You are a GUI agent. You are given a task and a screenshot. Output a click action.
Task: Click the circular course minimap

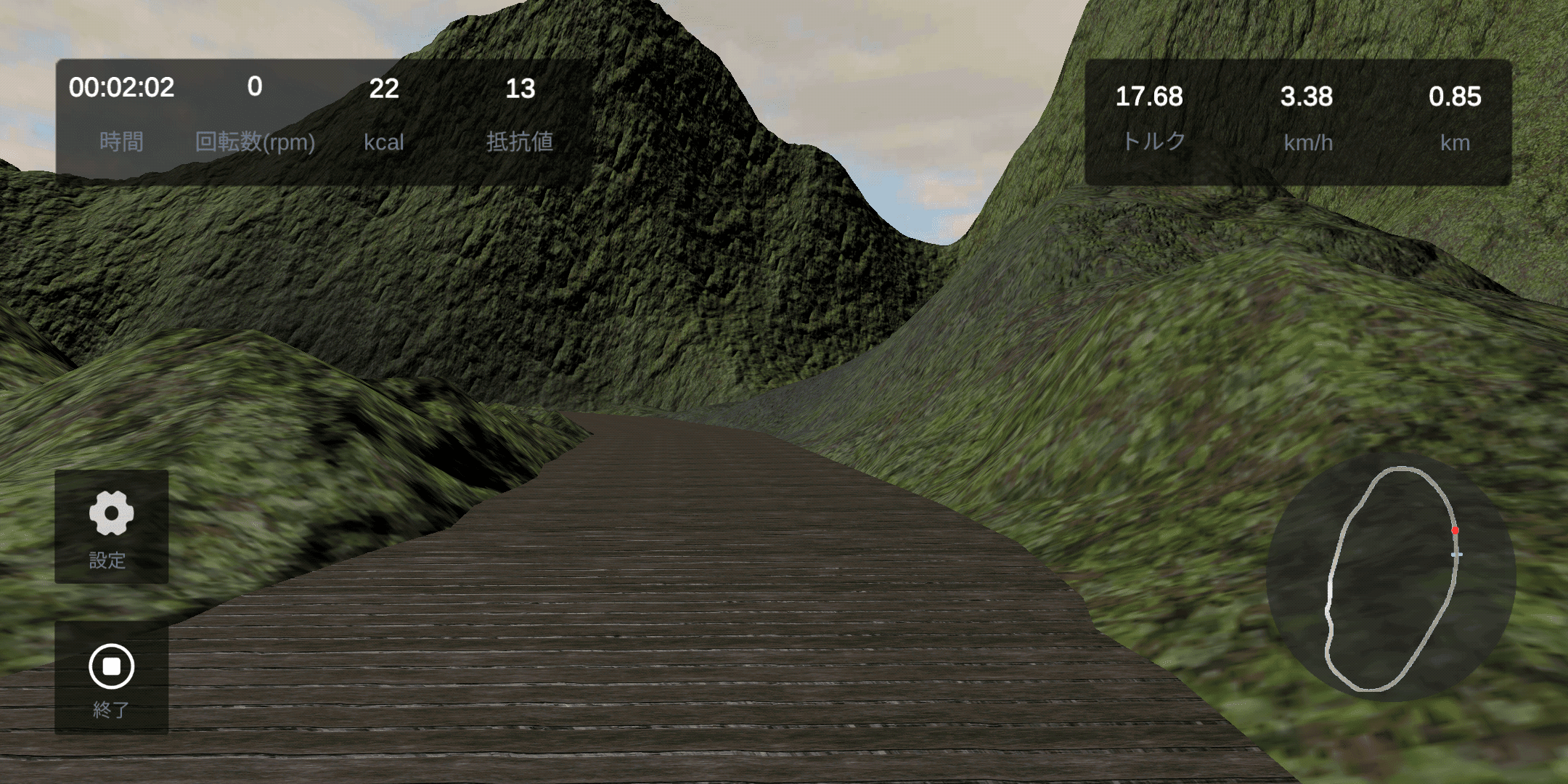1390,579
